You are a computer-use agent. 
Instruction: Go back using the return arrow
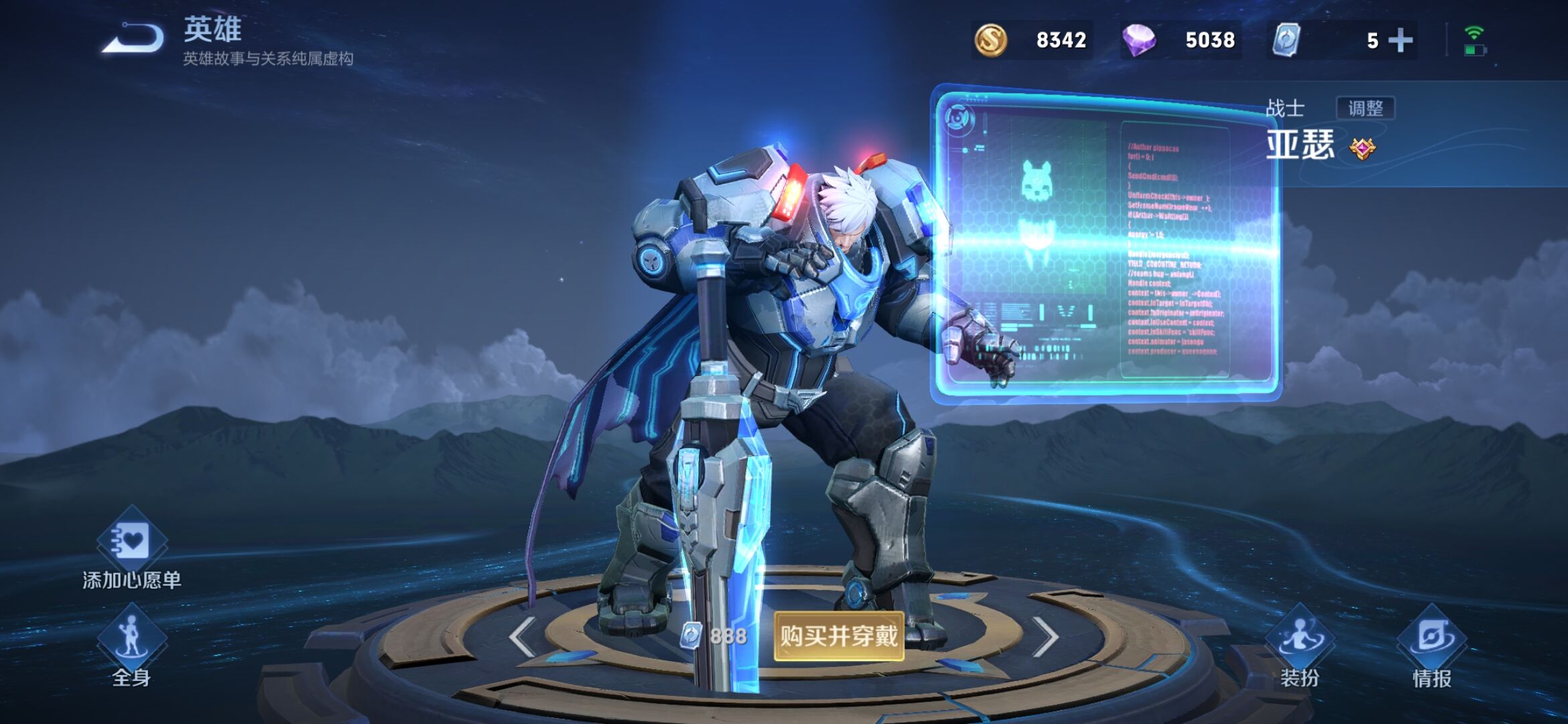(133, 39)
